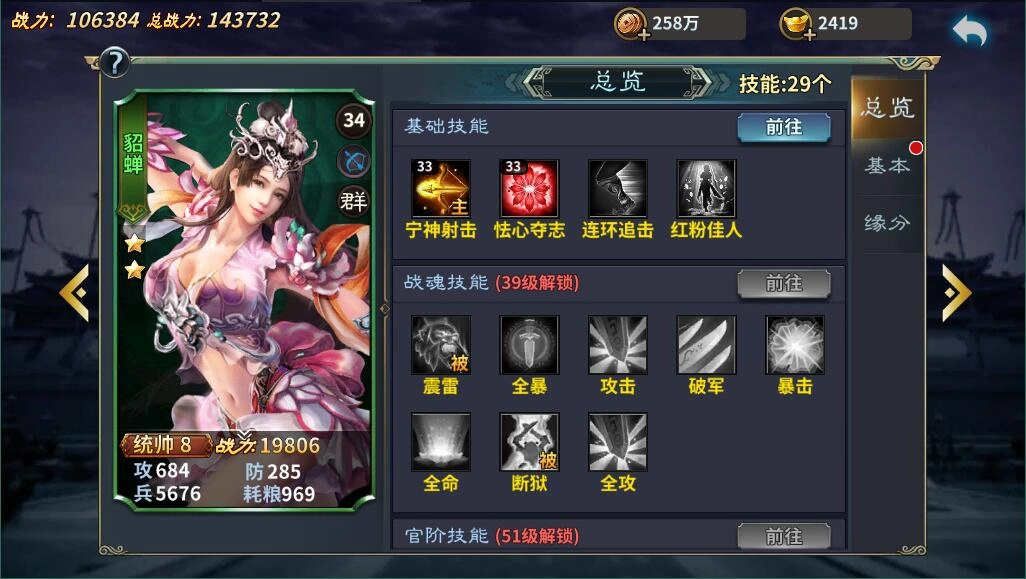Select the 怯心夺志 skill icon
The height and width of the screenshot is (579, 1026).
coord(529,188)
